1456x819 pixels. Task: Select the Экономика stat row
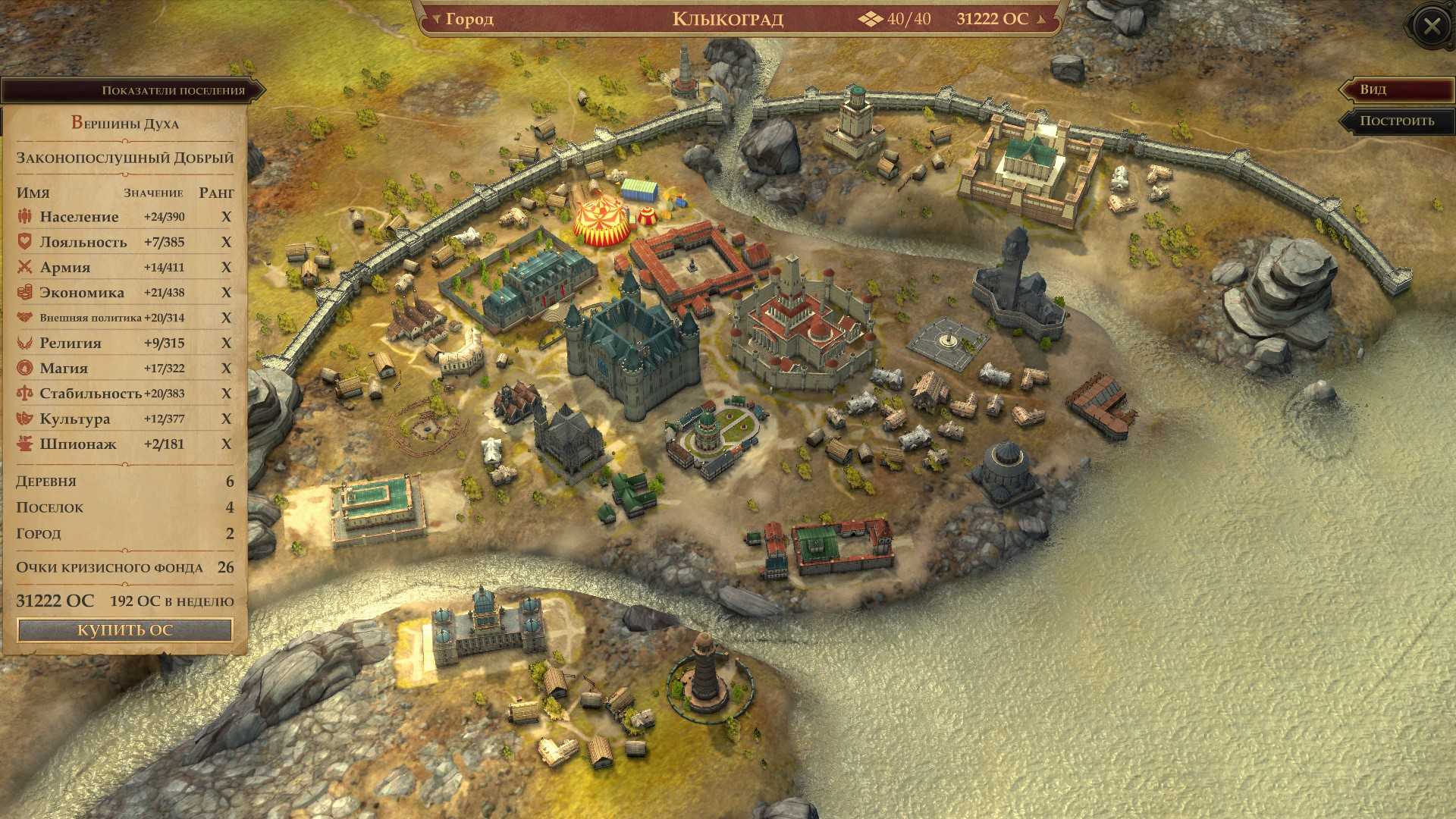pos(125,293)
